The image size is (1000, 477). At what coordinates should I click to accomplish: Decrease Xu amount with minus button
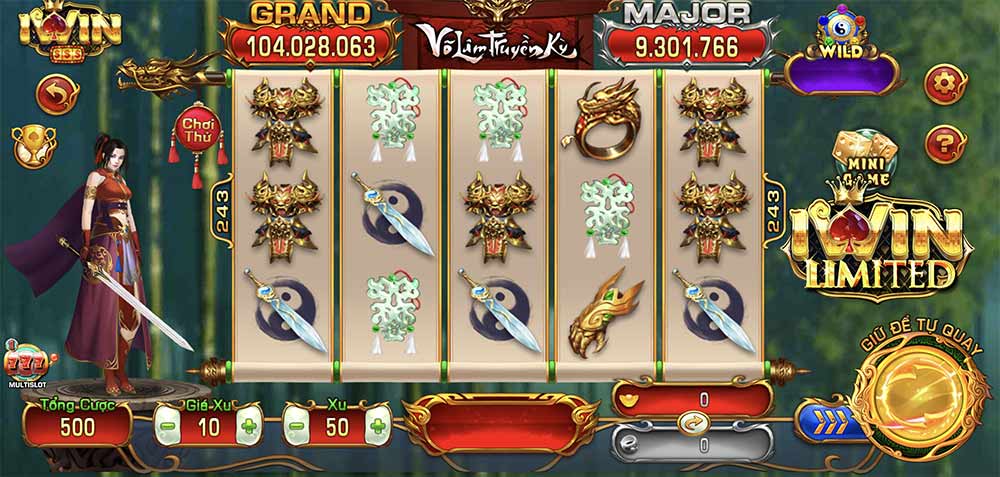298,427
